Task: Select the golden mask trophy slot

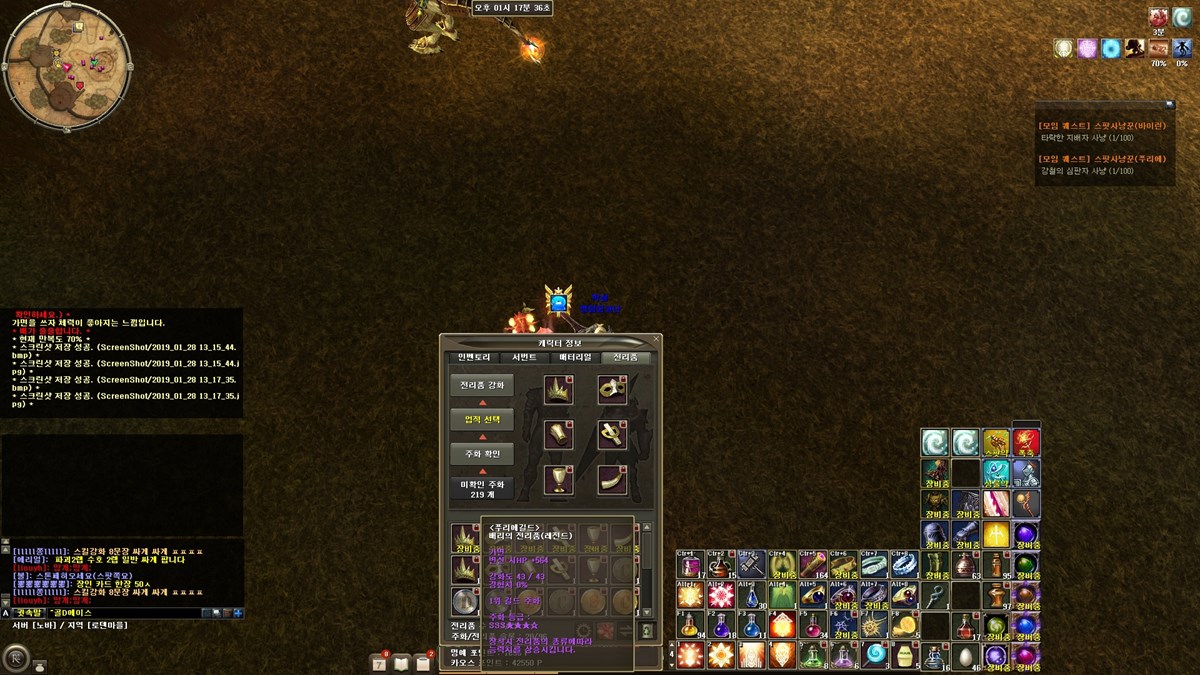Action: coord(611,390)
